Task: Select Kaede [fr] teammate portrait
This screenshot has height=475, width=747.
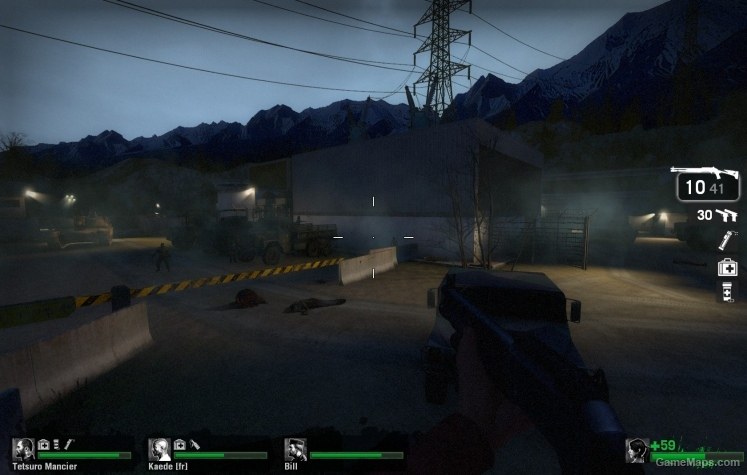Action: [x=159, y=449]
